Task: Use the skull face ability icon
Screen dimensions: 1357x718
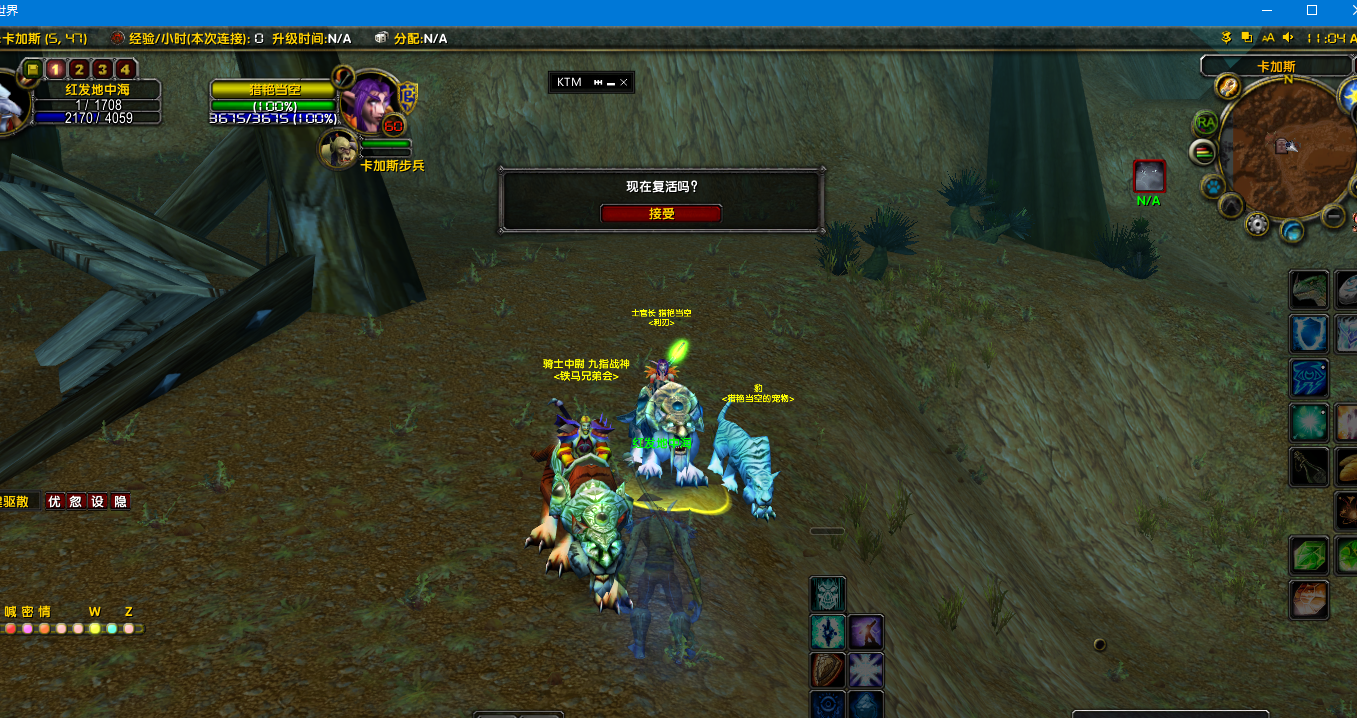Action: (827, 594)
